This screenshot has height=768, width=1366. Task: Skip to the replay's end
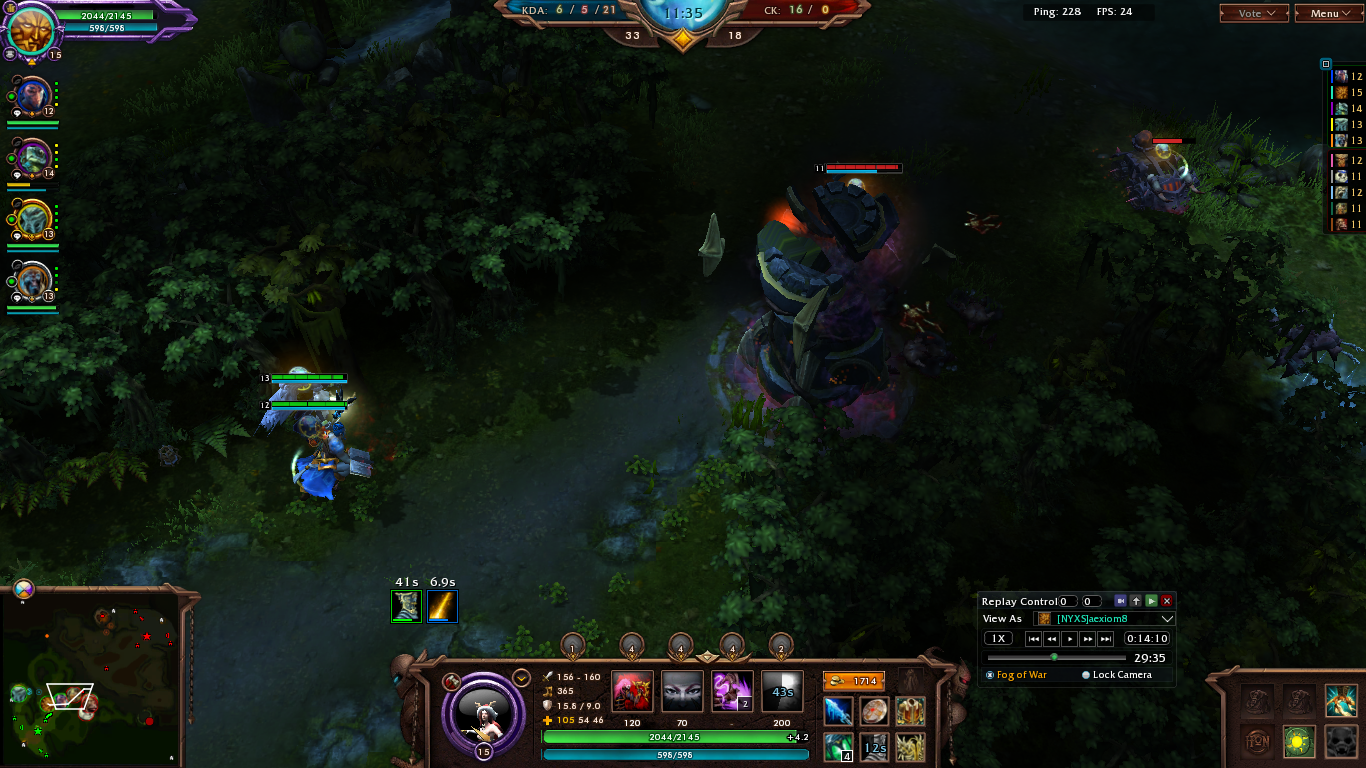(1105, 639)
